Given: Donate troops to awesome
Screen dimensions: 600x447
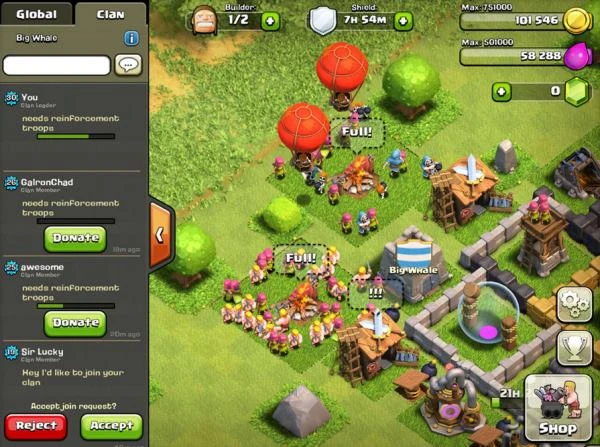Looking at the screenshot, I should tap(74, 322).
